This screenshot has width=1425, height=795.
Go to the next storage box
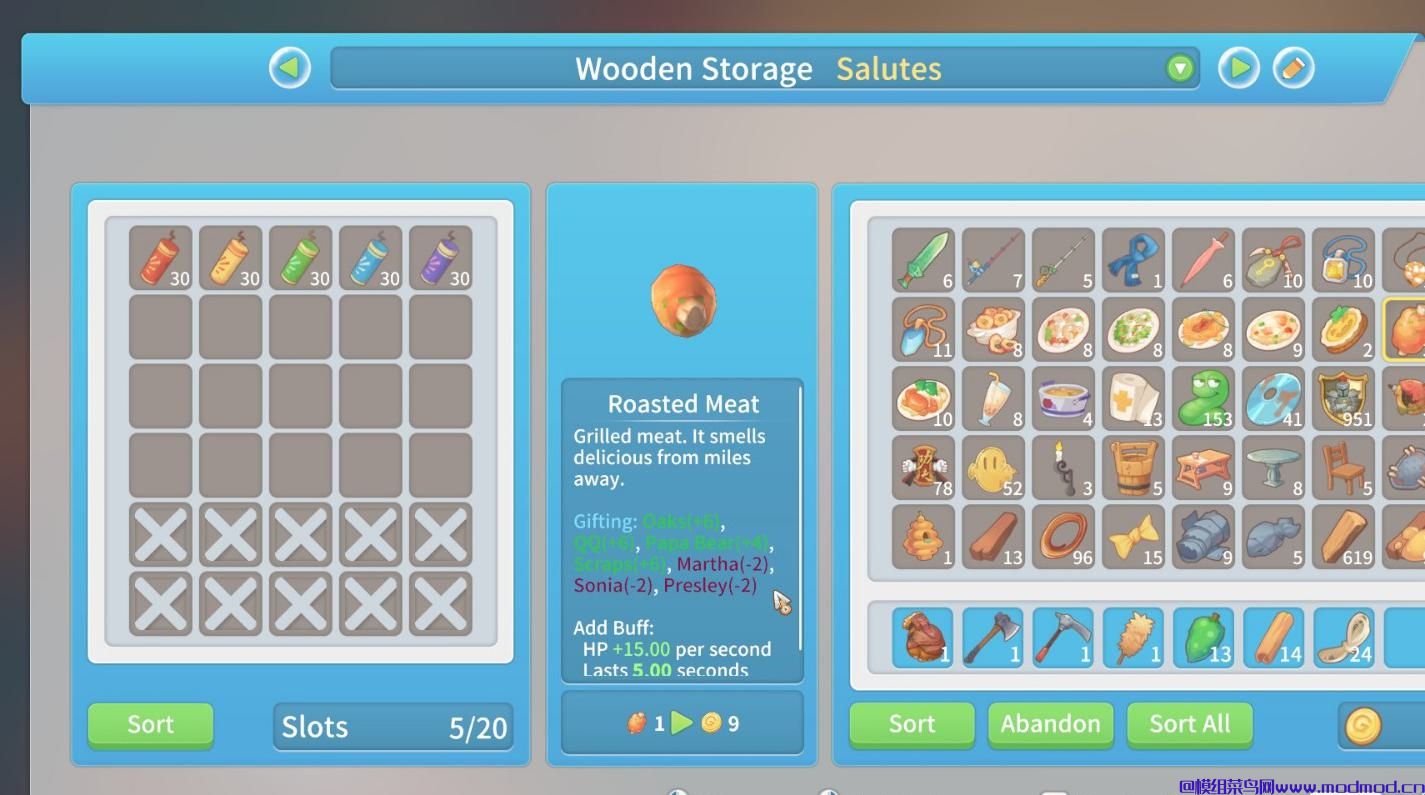point(1238,68)
